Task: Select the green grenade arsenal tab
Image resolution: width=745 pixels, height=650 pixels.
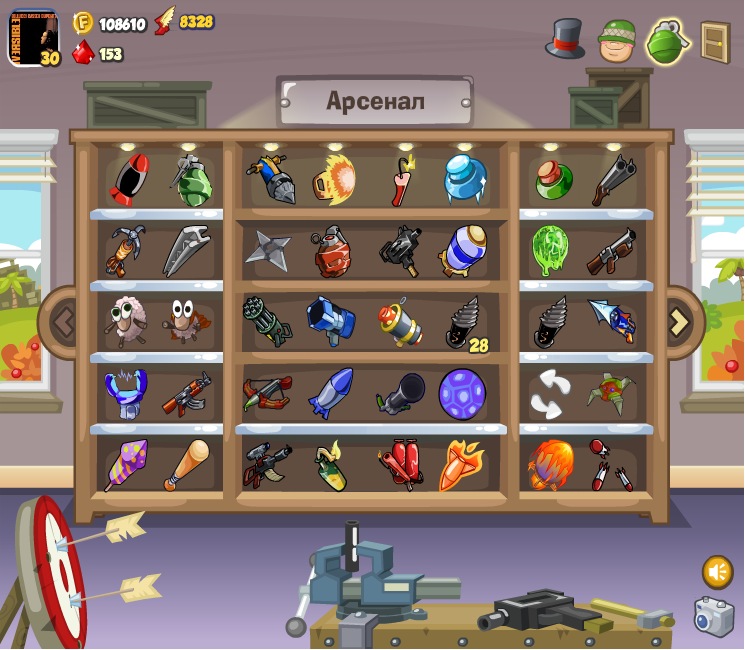Action: [668, 42]
